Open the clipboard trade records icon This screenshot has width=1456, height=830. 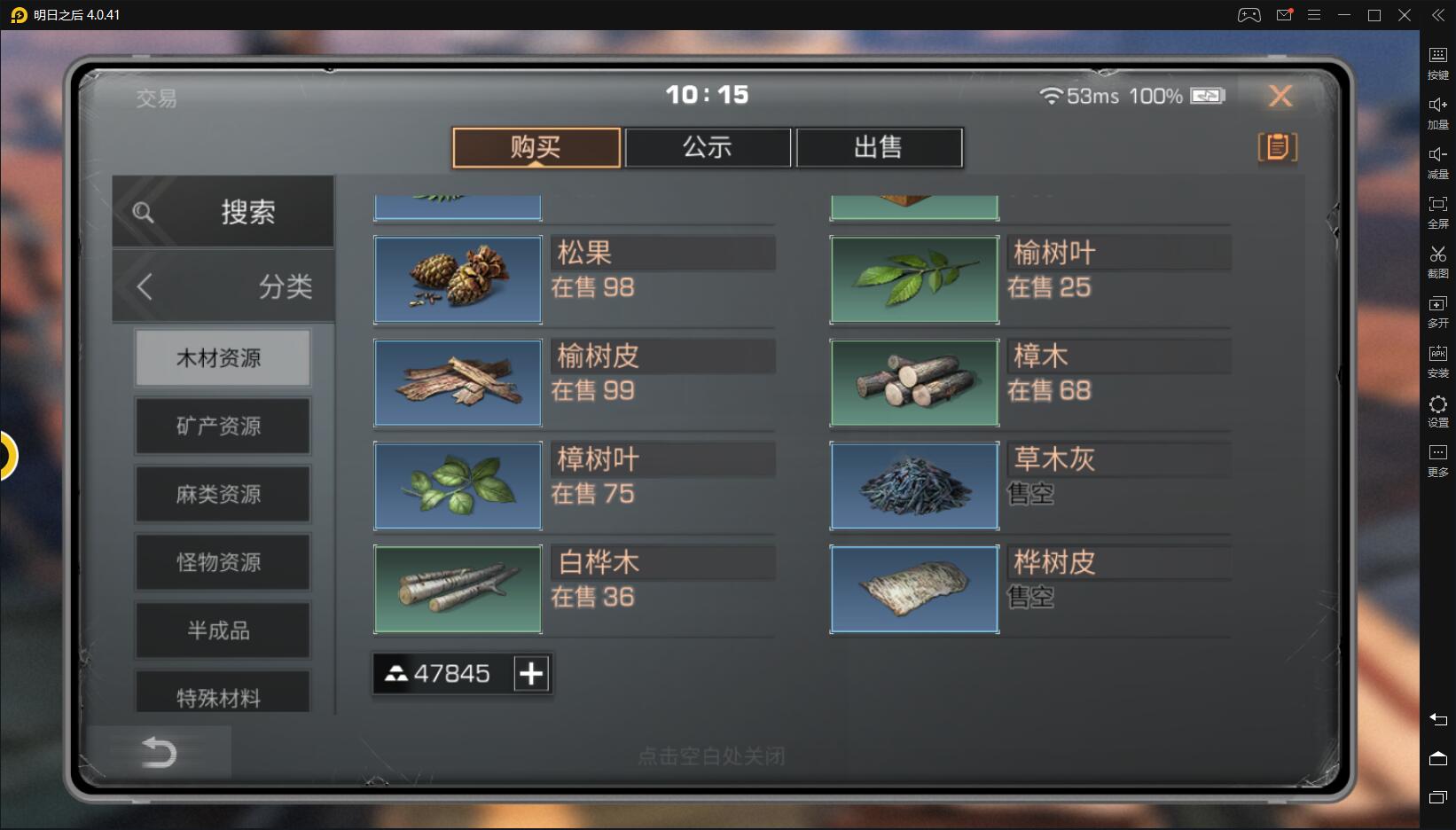pos(1277,147)
